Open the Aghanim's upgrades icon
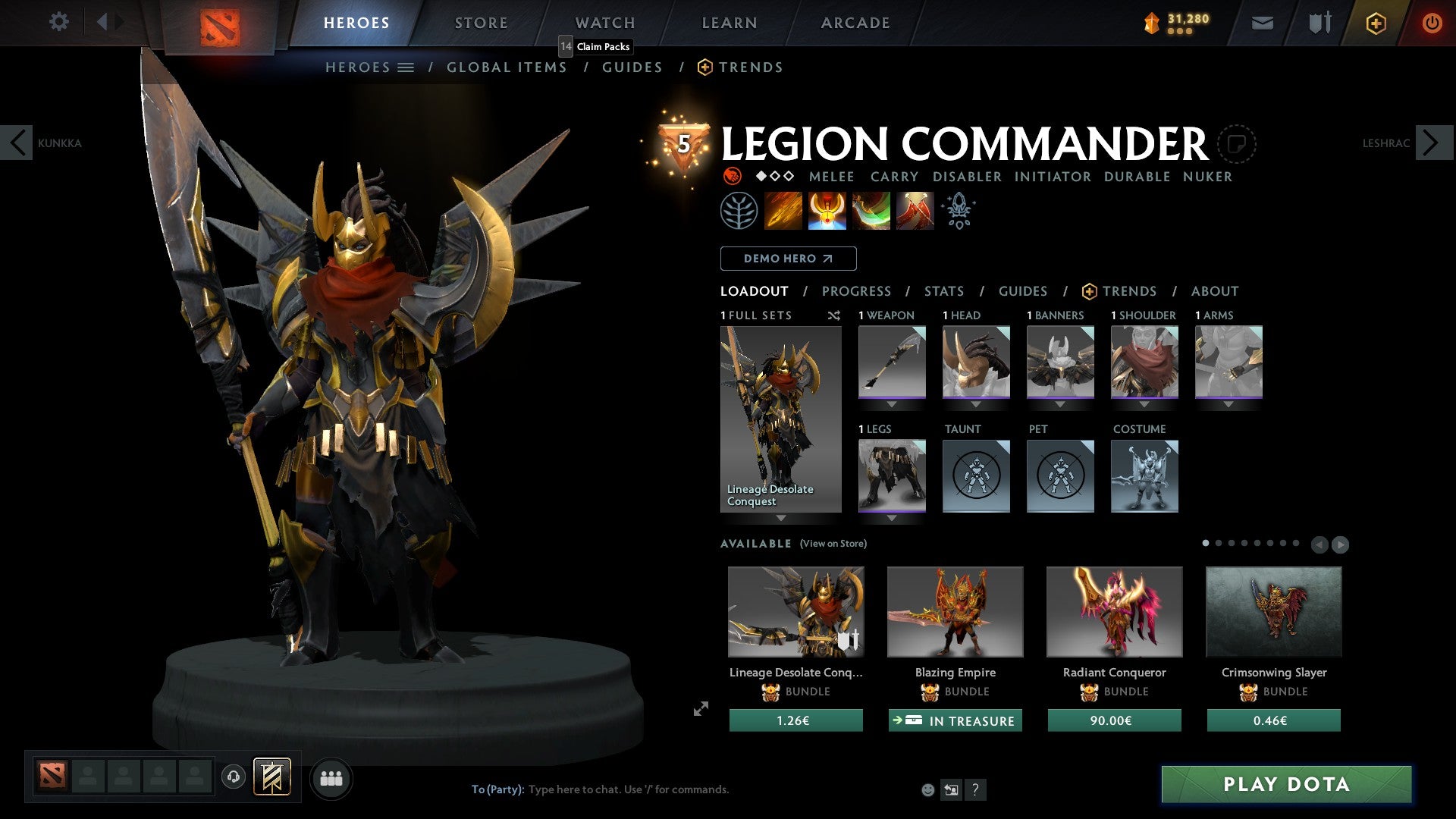This screenshot has height=819, width=1456. (x=957, y=211)
